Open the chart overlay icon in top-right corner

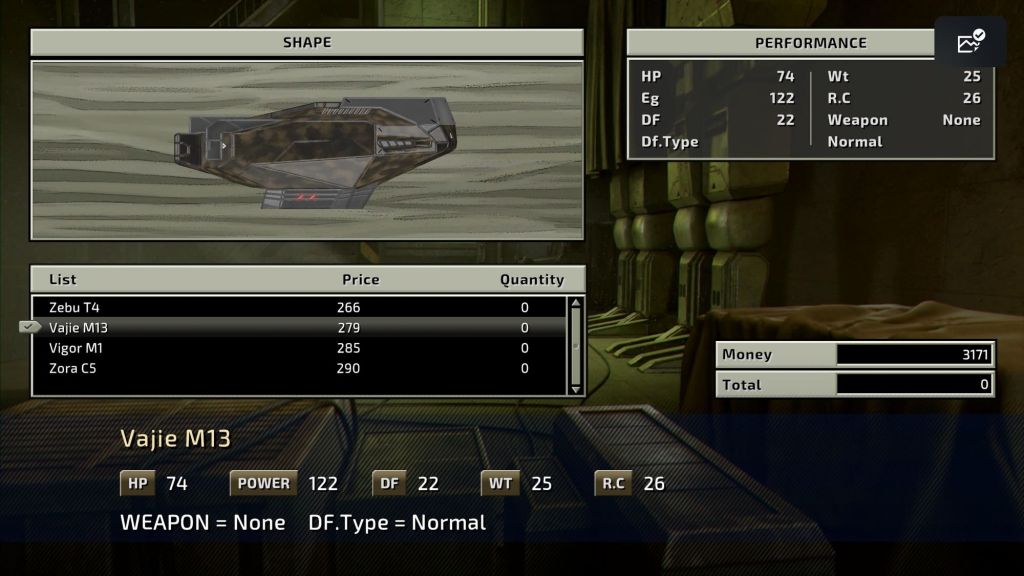pos(970,42)
